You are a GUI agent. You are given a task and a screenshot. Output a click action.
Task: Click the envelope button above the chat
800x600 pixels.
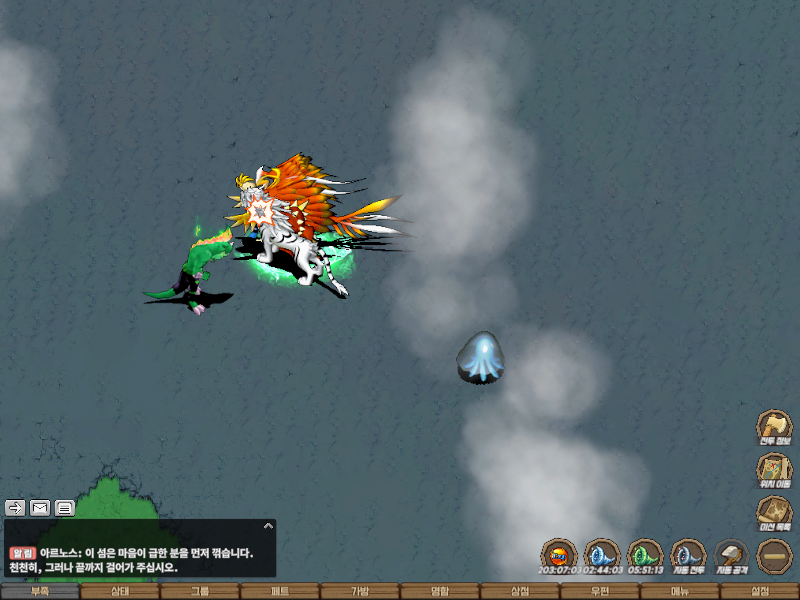(40, 507)
